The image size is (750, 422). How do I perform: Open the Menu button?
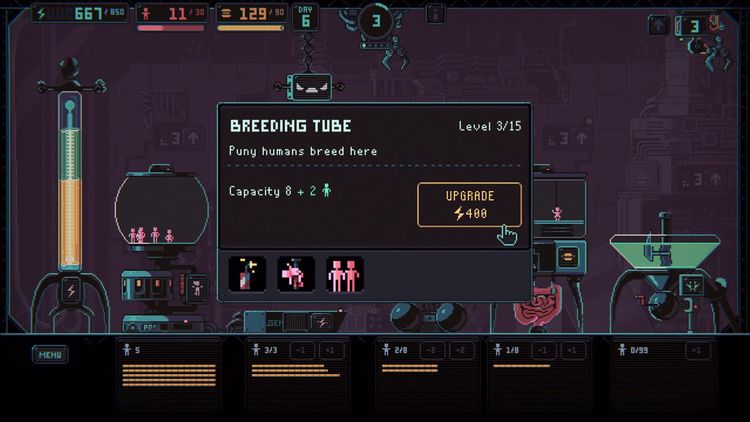point(50,355)
